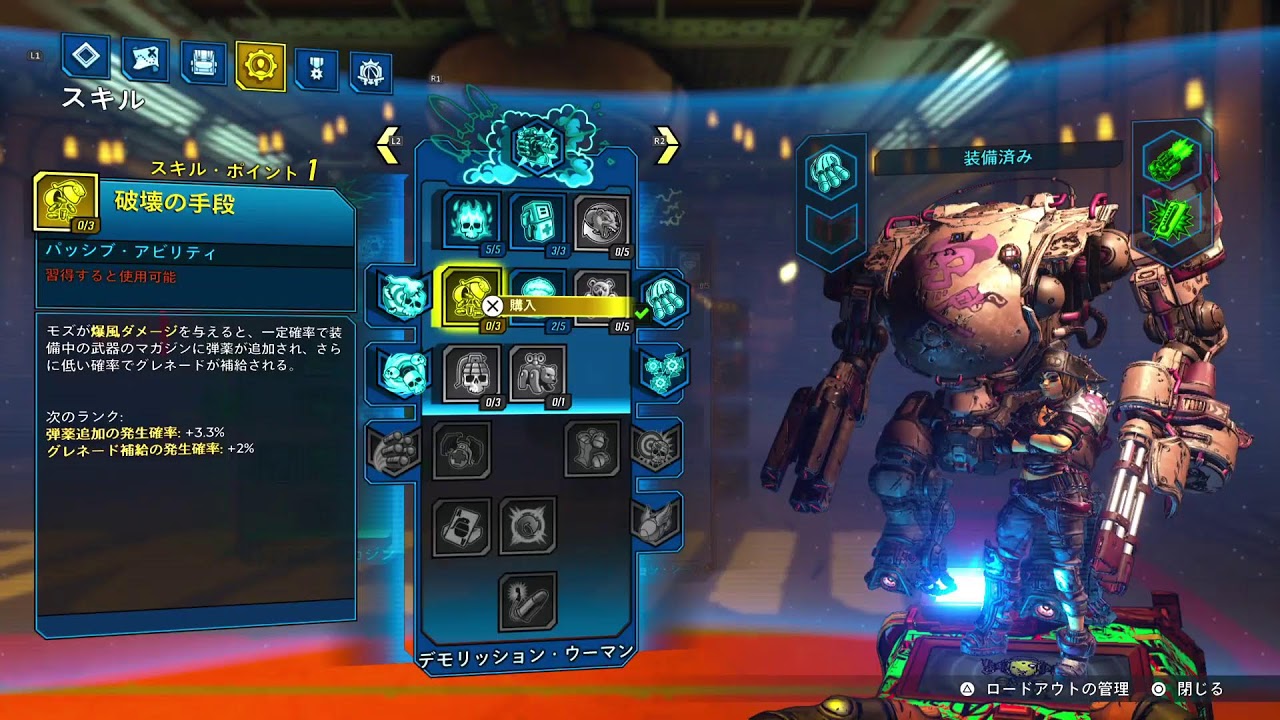This screenshot has width=1280, height=720.
Task: Choose the missile pod action skill in tree
Action: (x=660, y=296)
